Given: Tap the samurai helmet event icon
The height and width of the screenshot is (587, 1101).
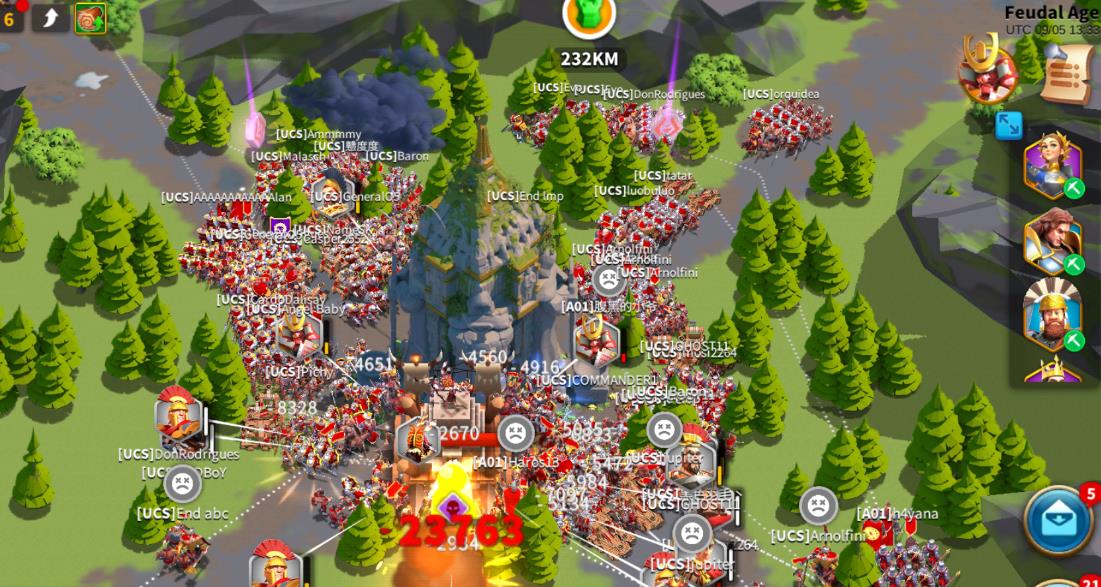Looking at the screenshot, I should coord(986,68).
